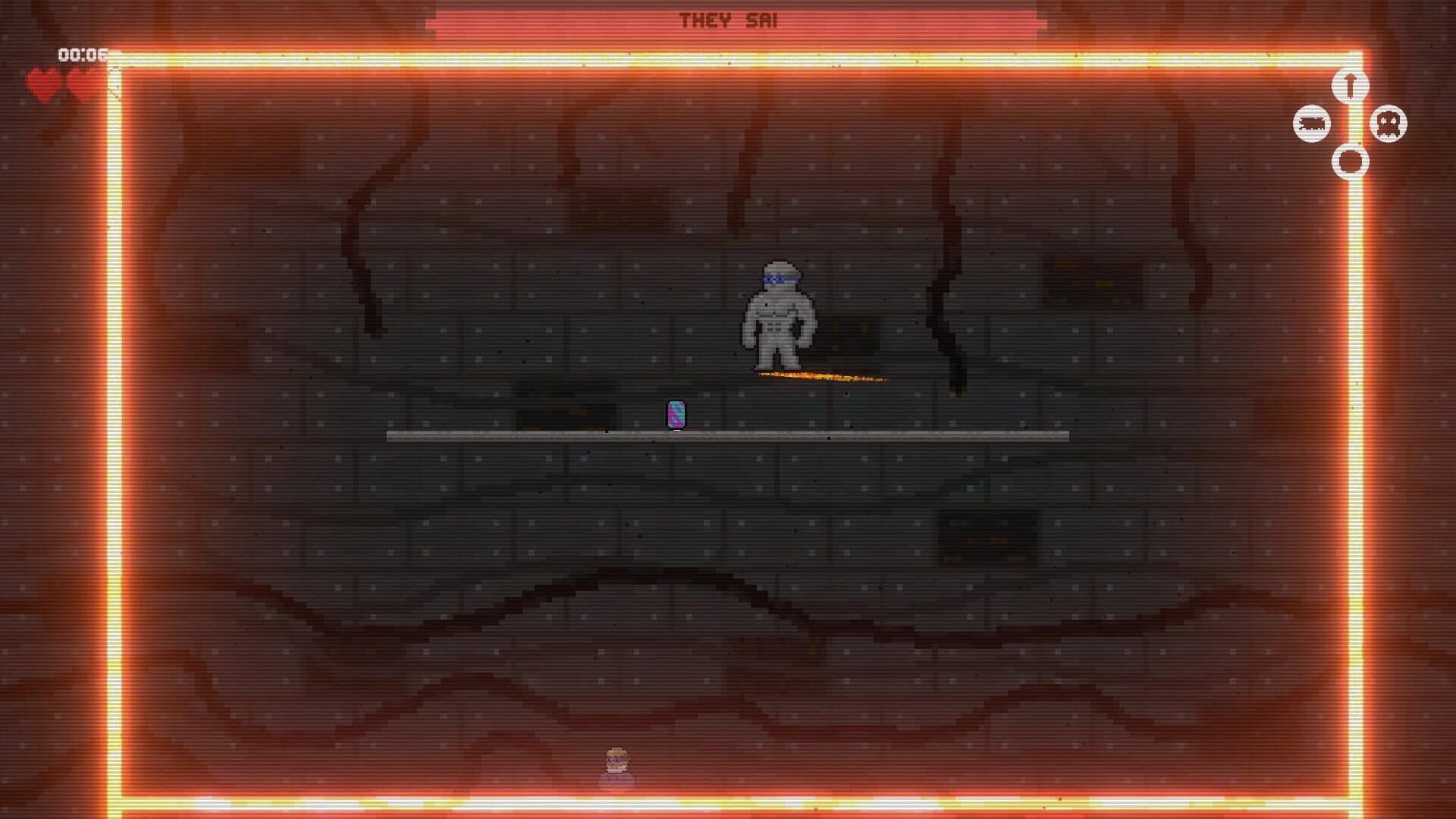Tap the empty circle action button

pos(1349,160)
